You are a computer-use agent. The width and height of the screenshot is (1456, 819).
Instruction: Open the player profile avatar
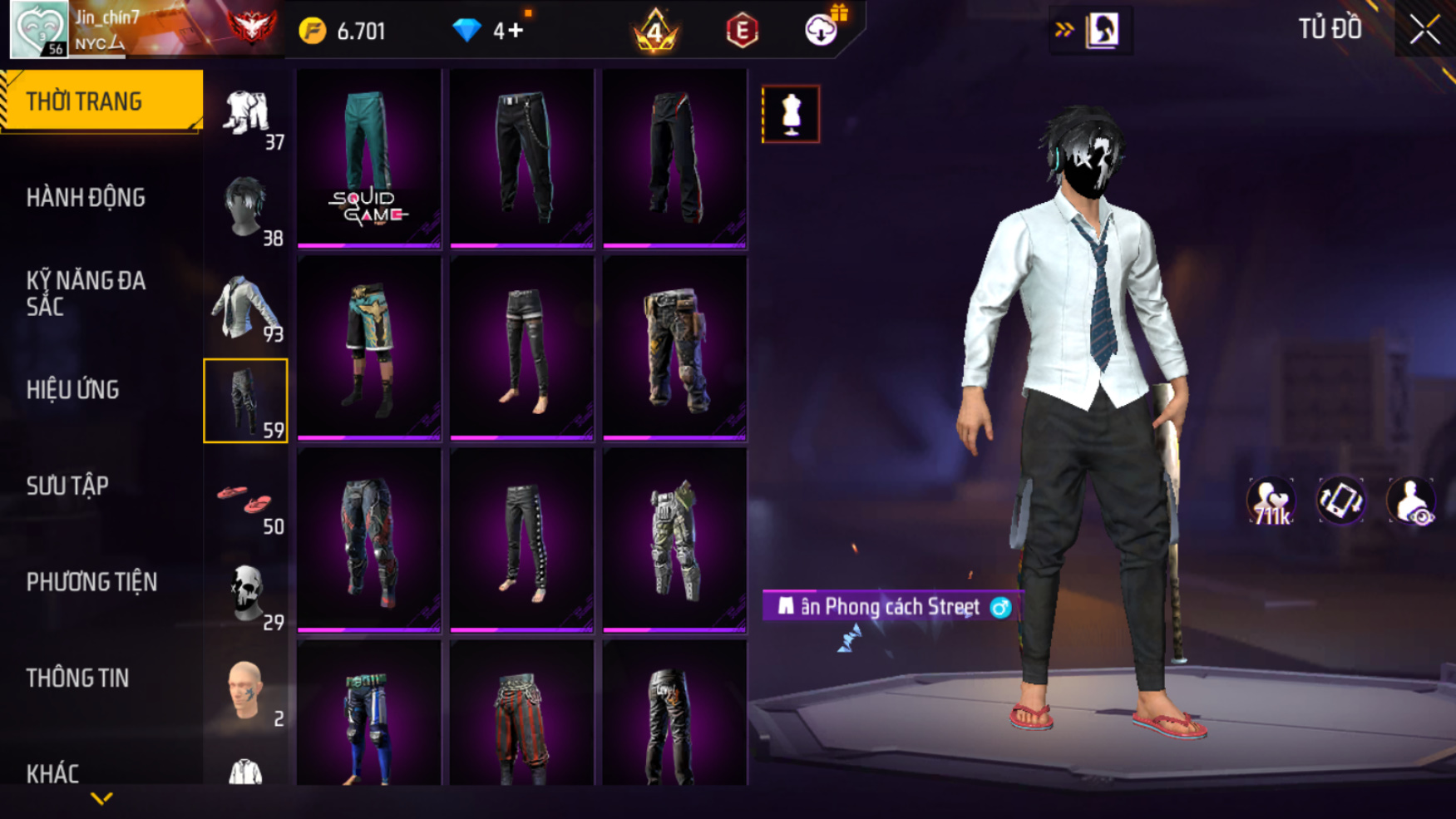coord(38,30)
